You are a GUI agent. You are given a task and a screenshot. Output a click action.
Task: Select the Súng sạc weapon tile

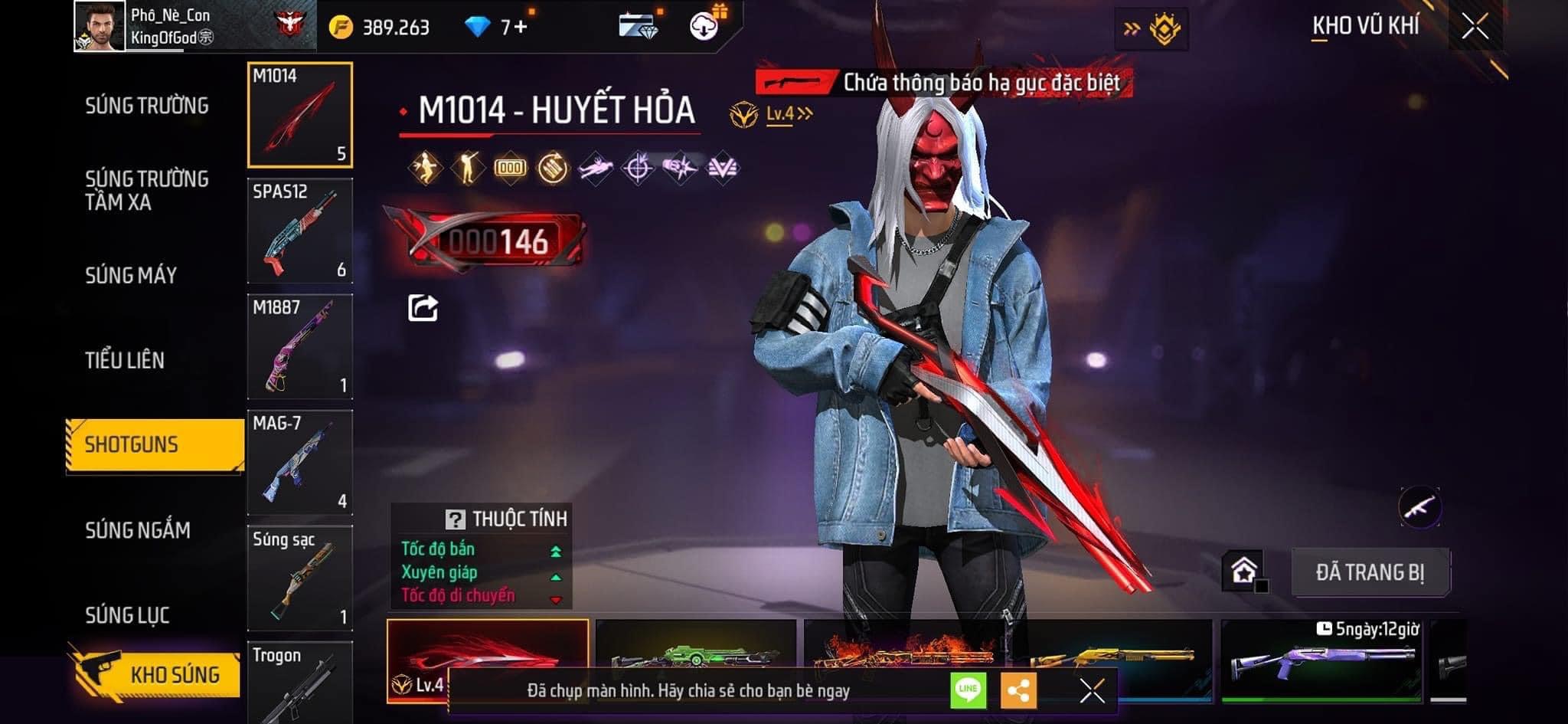coord(300,578)
